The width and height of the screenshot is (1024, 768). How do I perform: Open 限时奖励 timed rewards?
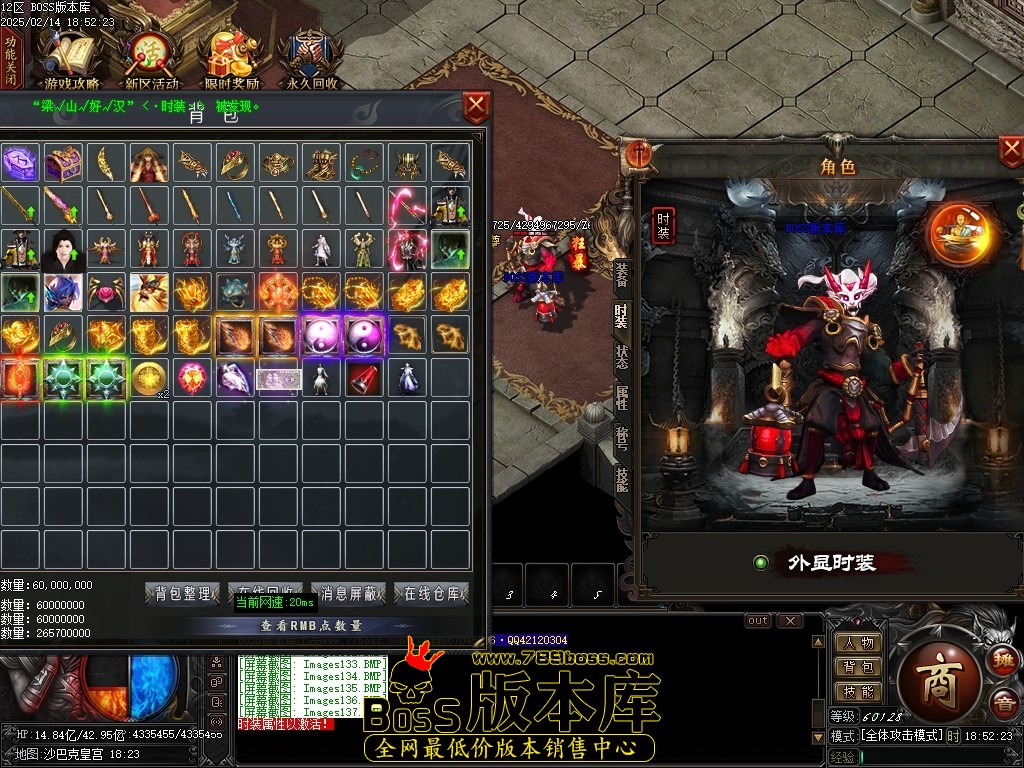click(231, 62)
